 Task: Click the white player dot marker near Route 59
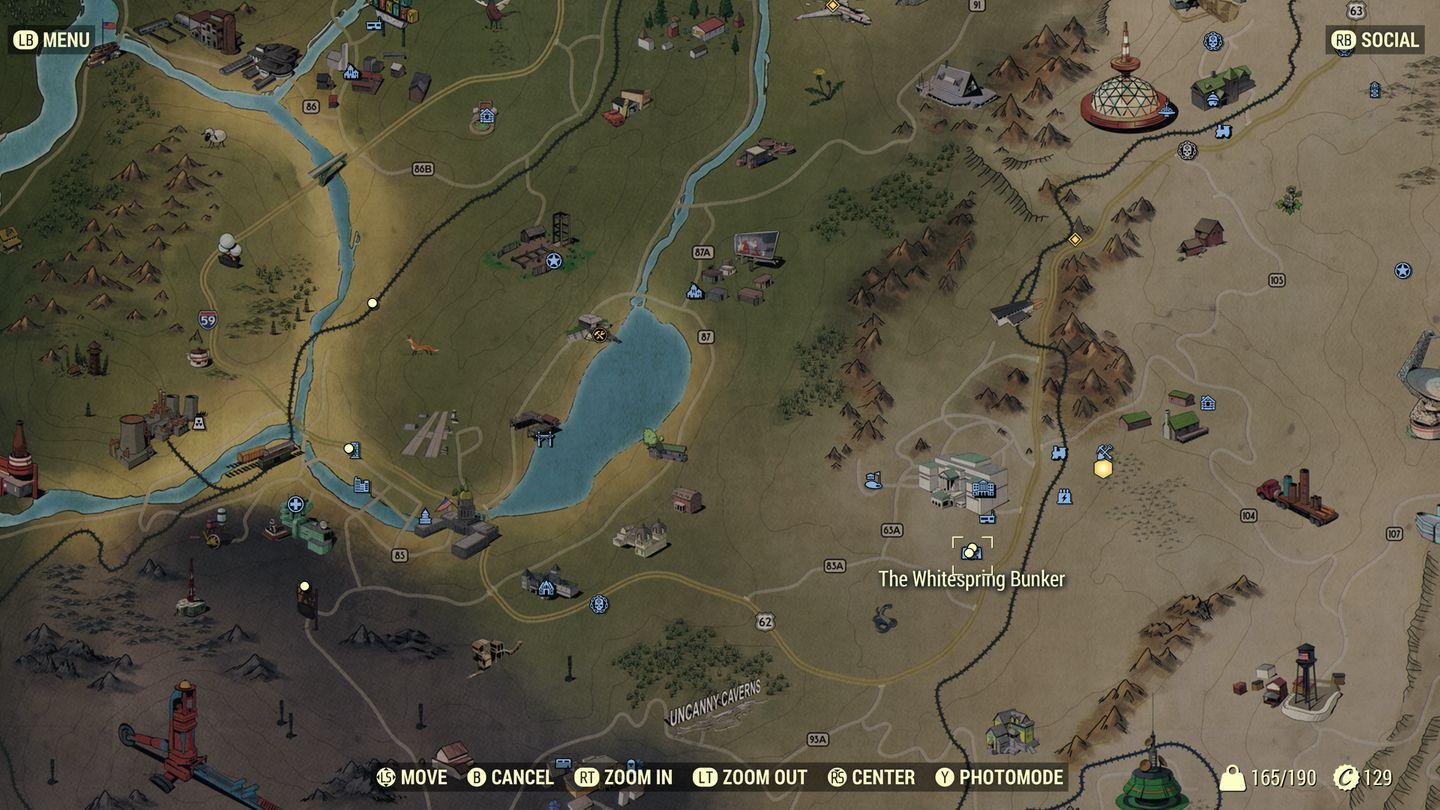click(373, 300)
